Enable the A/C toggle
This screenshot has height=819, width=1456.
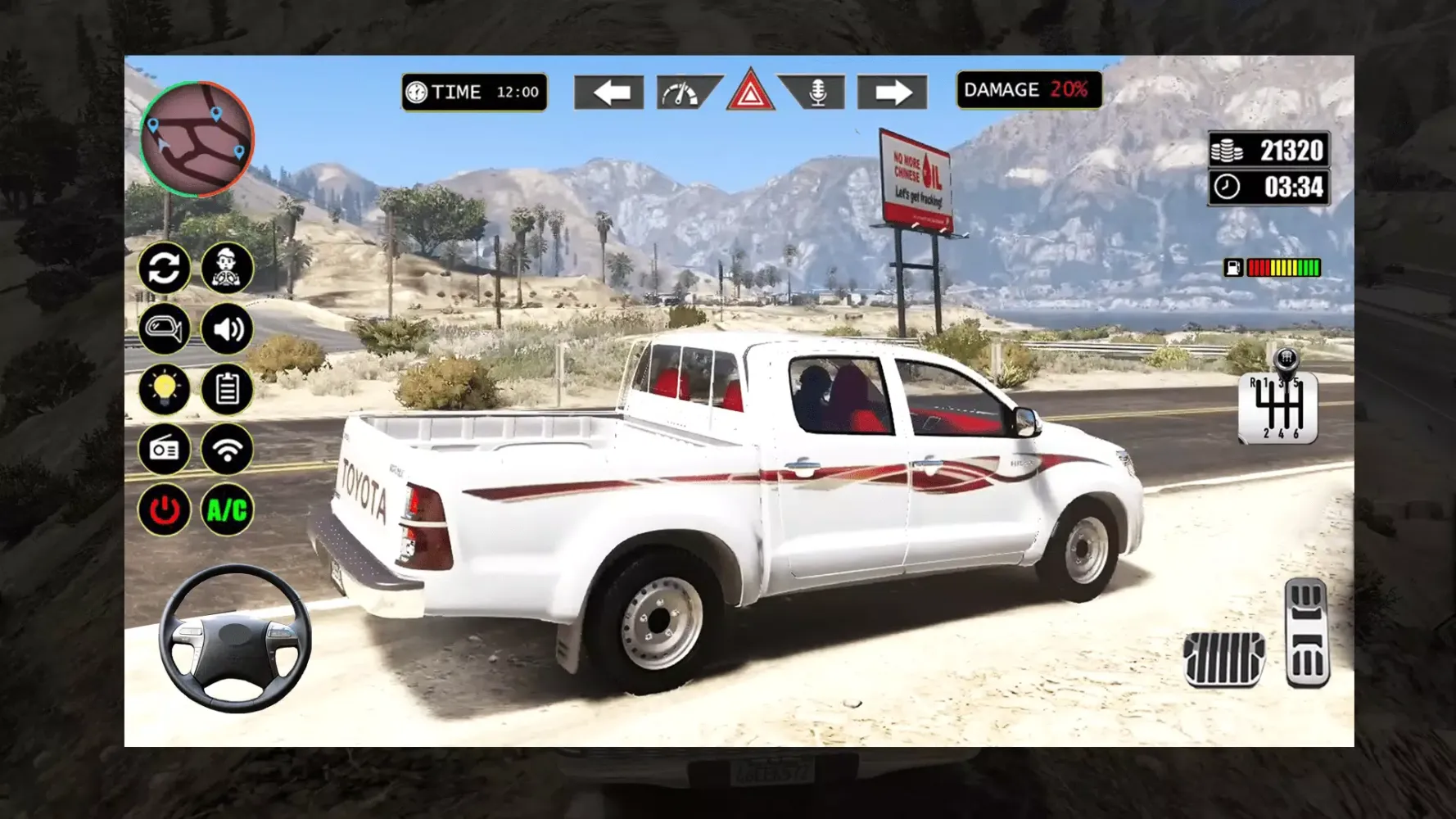click(227, 509)
